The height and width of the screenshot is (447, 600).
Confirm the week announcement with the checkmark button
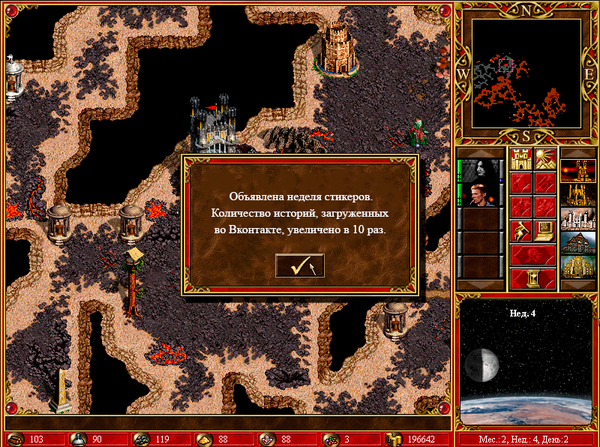(300, 266)
